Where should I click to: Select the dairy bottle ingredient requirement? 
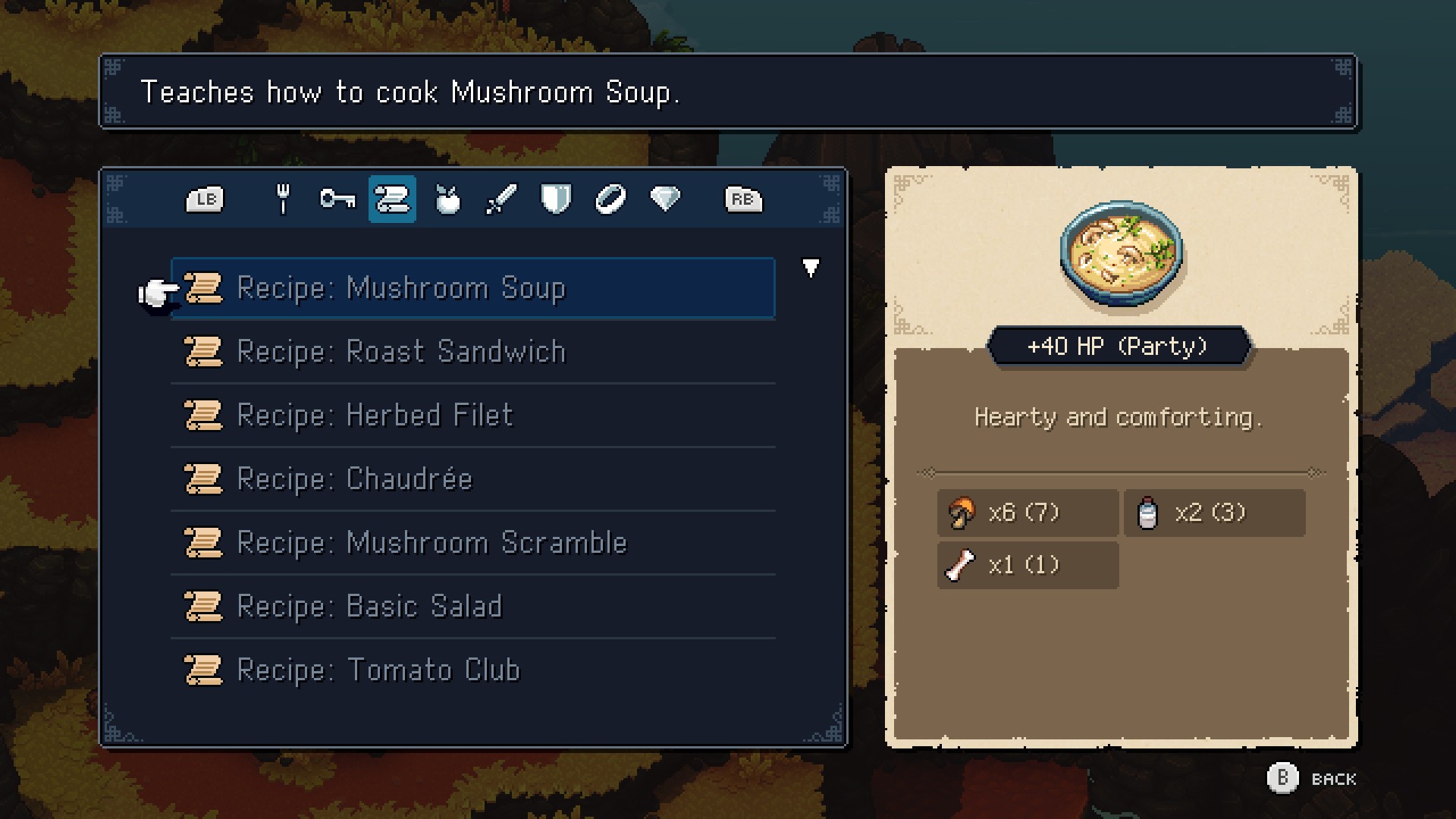pyautogui.click(x=1214, y=513)
